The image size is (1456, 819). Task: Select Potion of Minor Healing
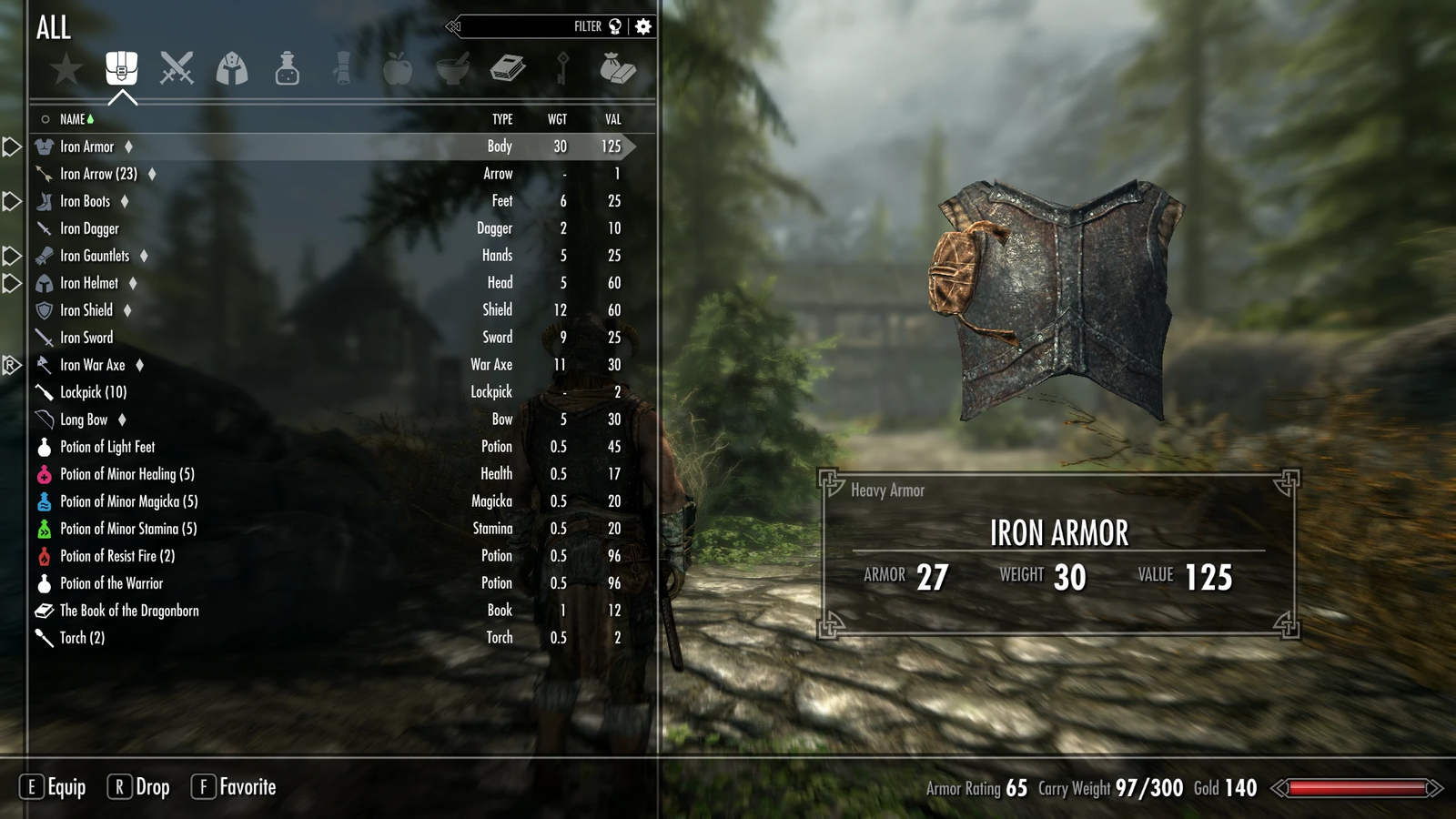click(126, 474)
